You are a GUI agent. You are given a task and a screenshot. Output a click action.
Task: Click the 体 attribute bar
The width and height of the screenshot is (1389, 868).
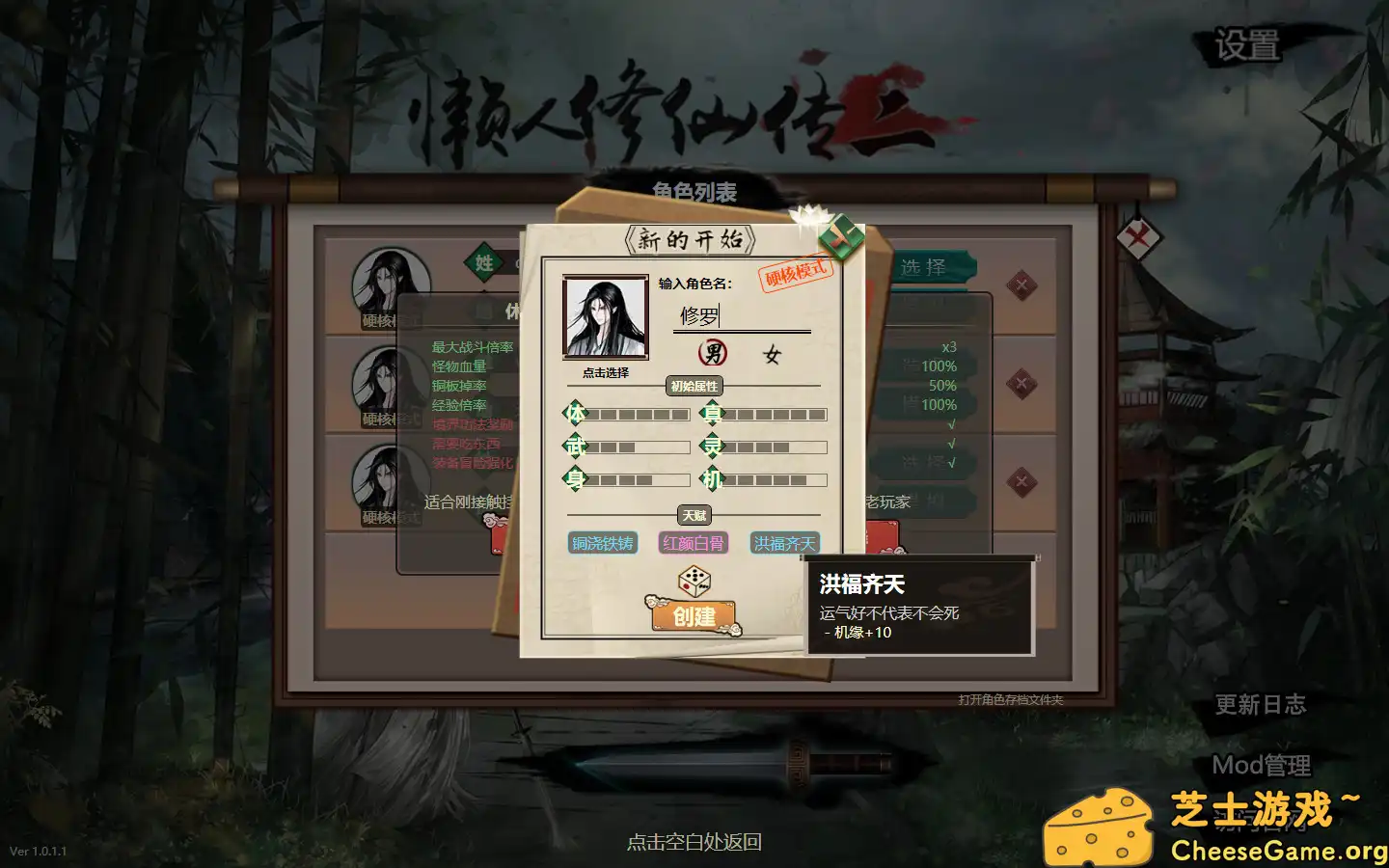[x=637, y=413]
